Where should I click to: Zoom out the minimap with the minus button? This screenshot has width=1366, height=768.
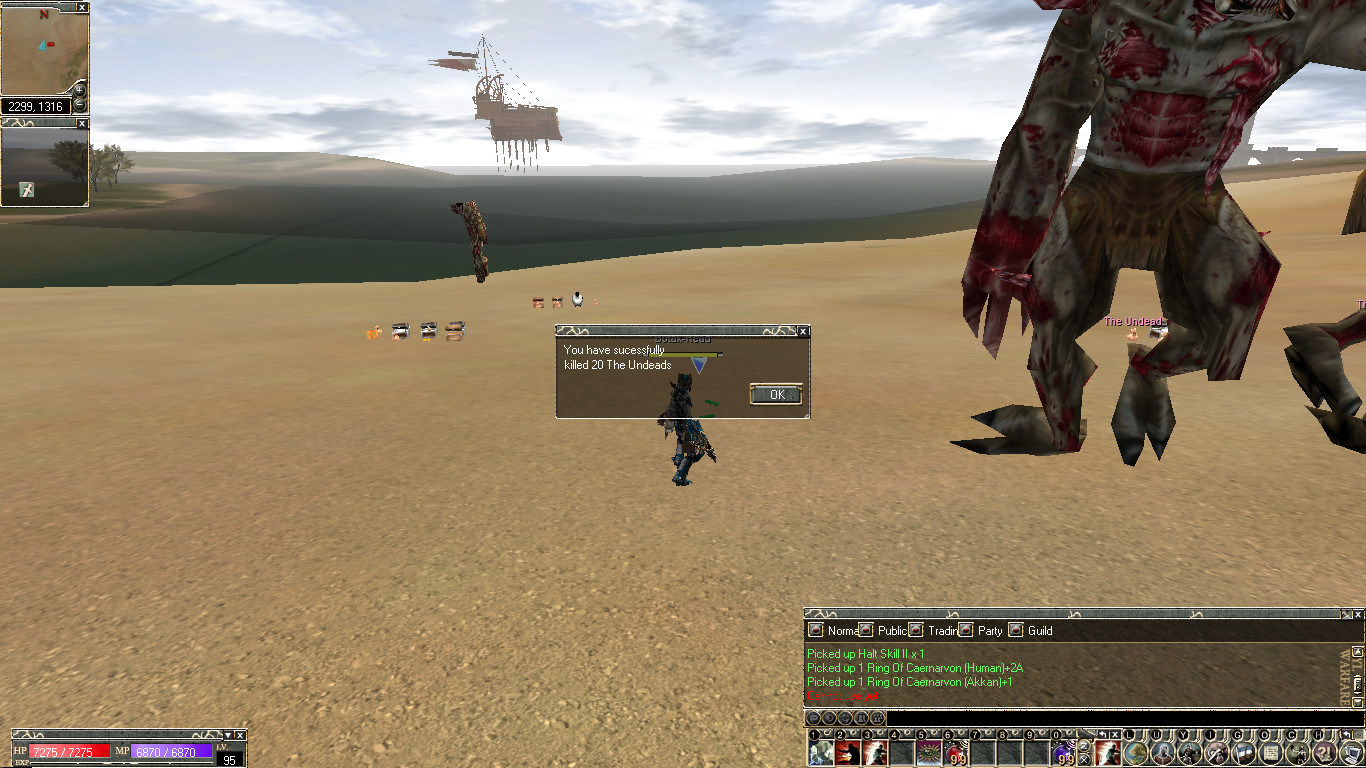[x=80, y=104]
